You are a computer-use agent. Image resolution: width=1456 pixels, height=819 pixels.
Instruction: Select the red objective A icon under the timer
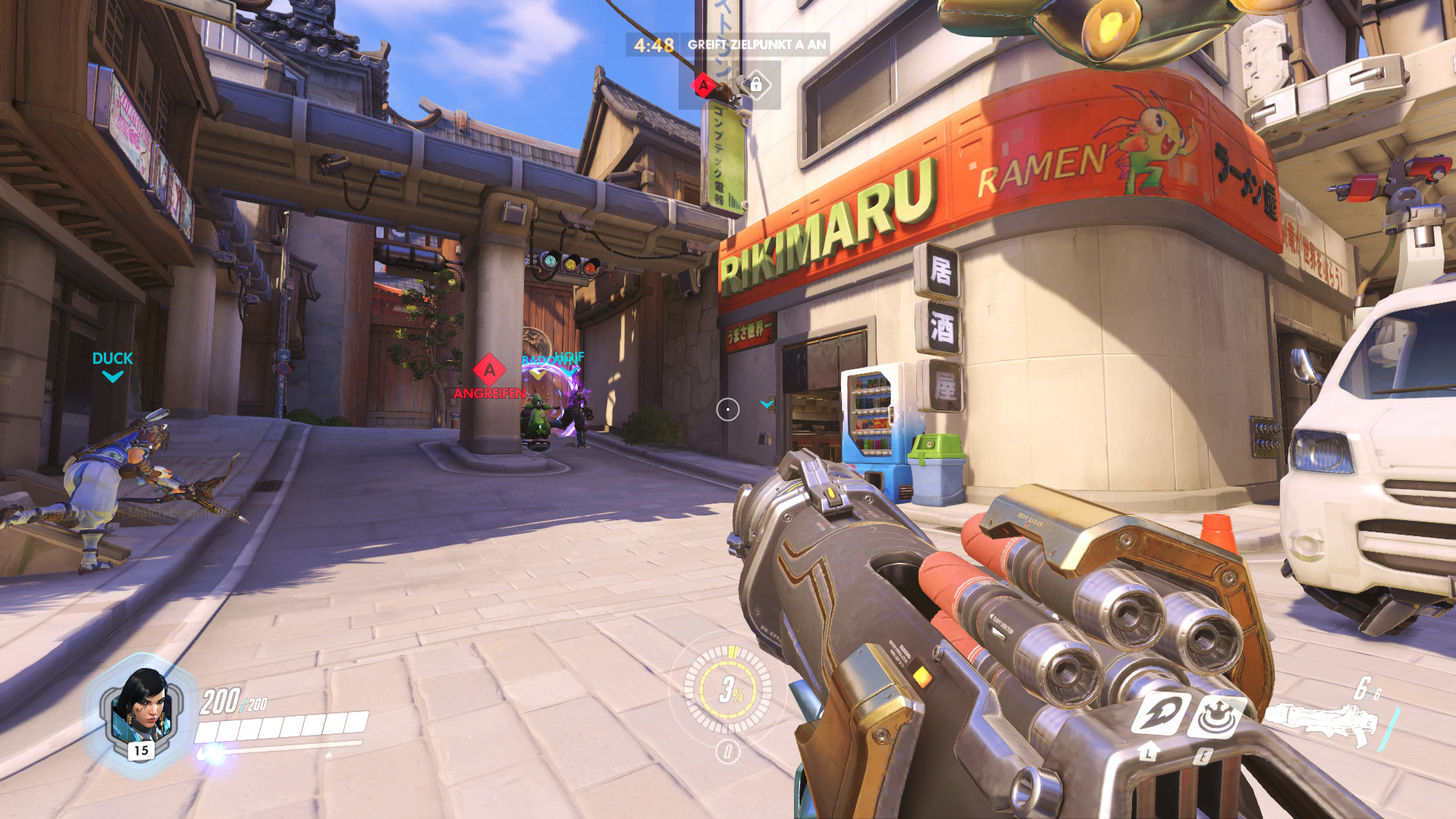704,85
